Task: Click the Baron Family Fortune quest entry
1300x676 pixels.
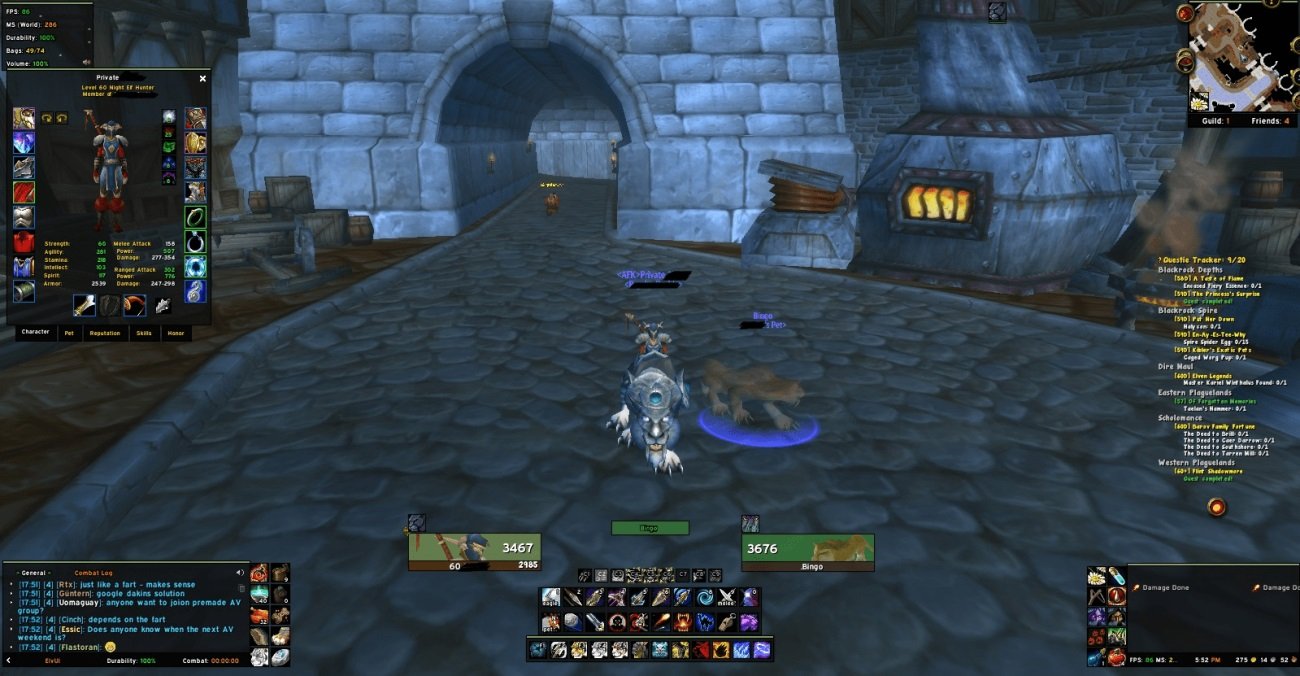Action: (1214, 426)
